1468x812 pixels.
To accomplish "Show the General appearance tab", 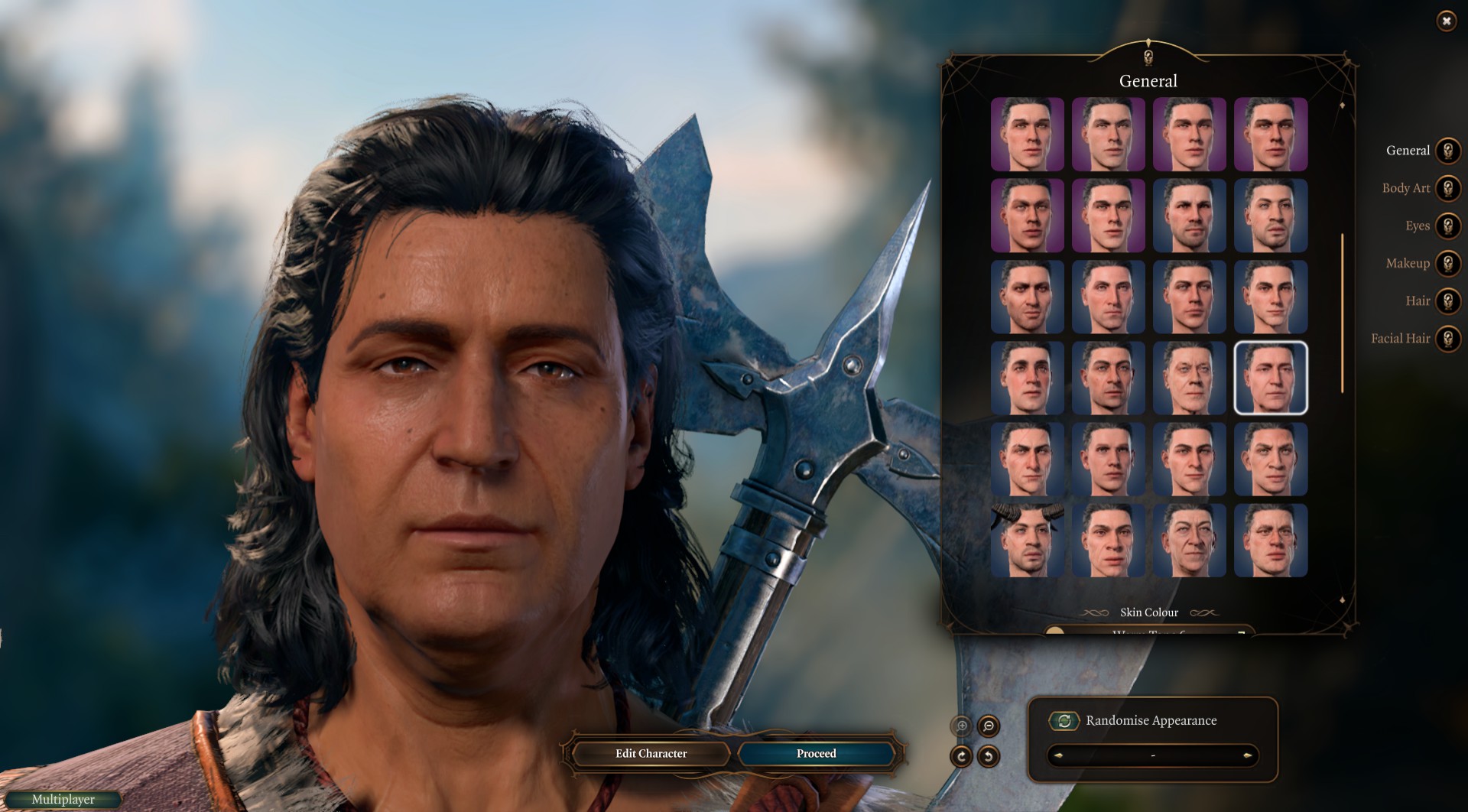I will pyautogui.click(x=1447, y=151).
